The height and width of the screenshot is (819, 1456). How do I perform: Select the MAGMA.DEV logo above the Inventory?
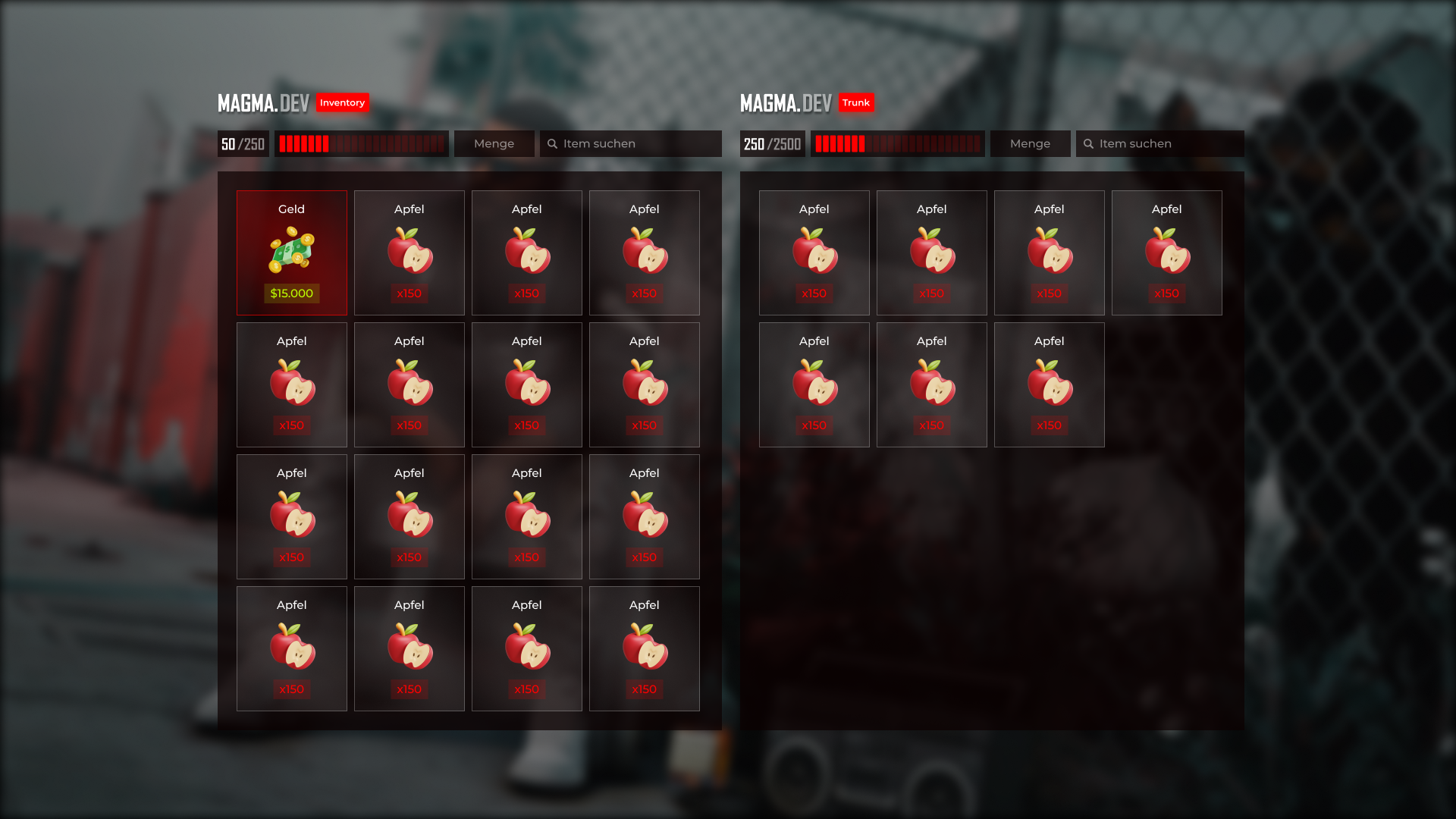pyautogui.click(x=263, y=102)
